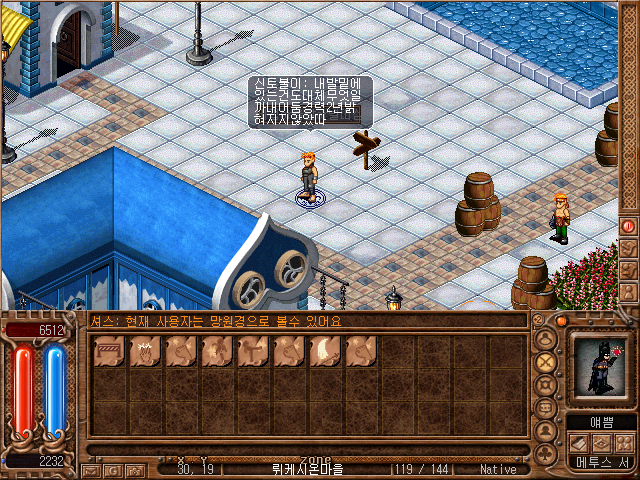Screen dimensions: 640x480
Task: Open the camera screenshot button
Action: (134, 469)
